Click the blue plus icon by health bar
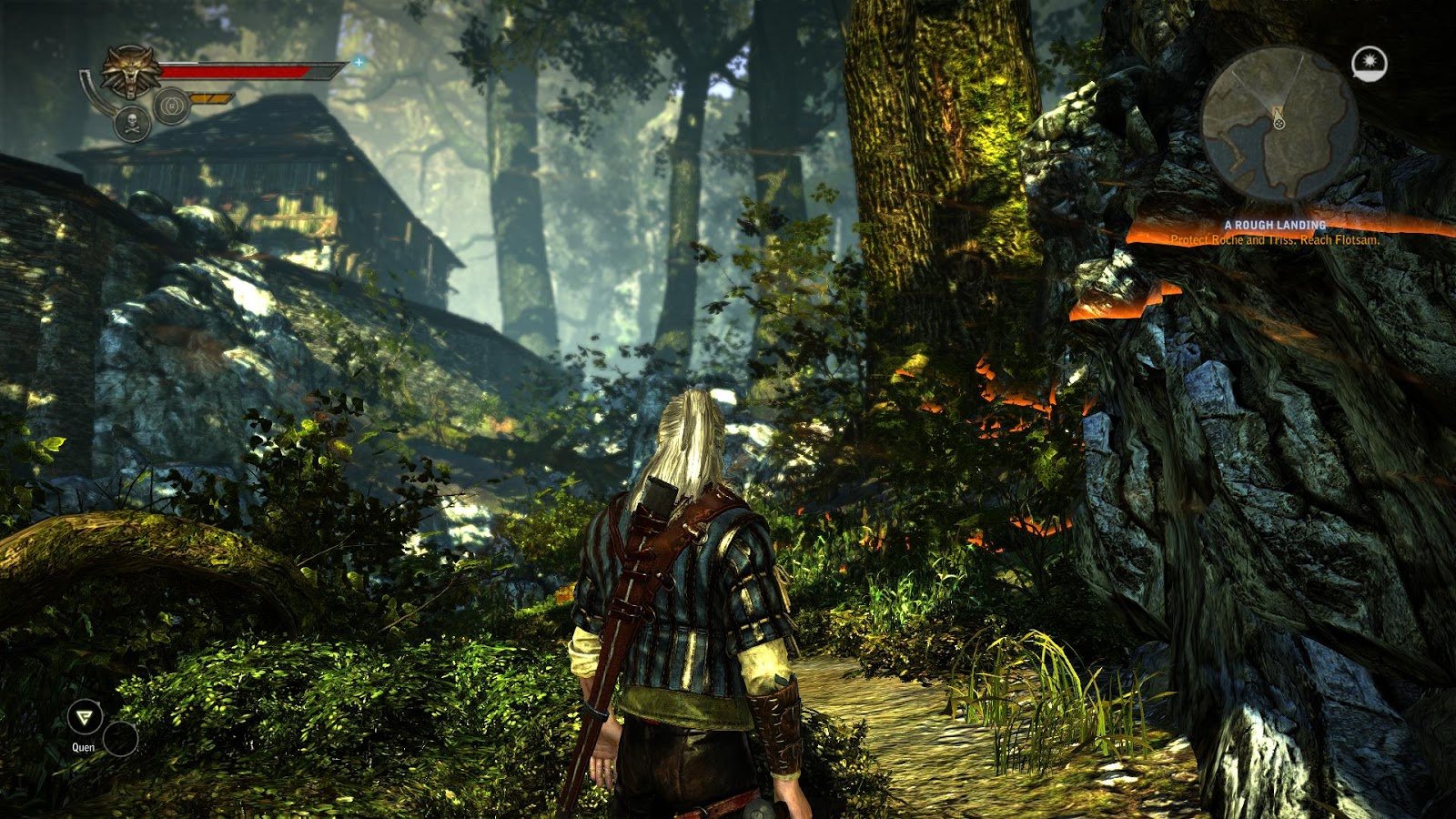The width and height of the screenshot is (1456, 819). point(359,63)
